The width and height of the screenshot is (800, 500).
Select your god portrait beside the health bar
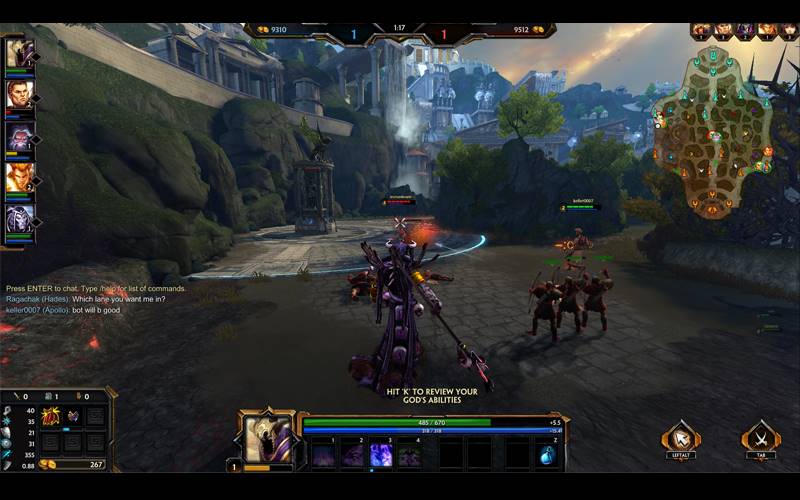(268, 438)
